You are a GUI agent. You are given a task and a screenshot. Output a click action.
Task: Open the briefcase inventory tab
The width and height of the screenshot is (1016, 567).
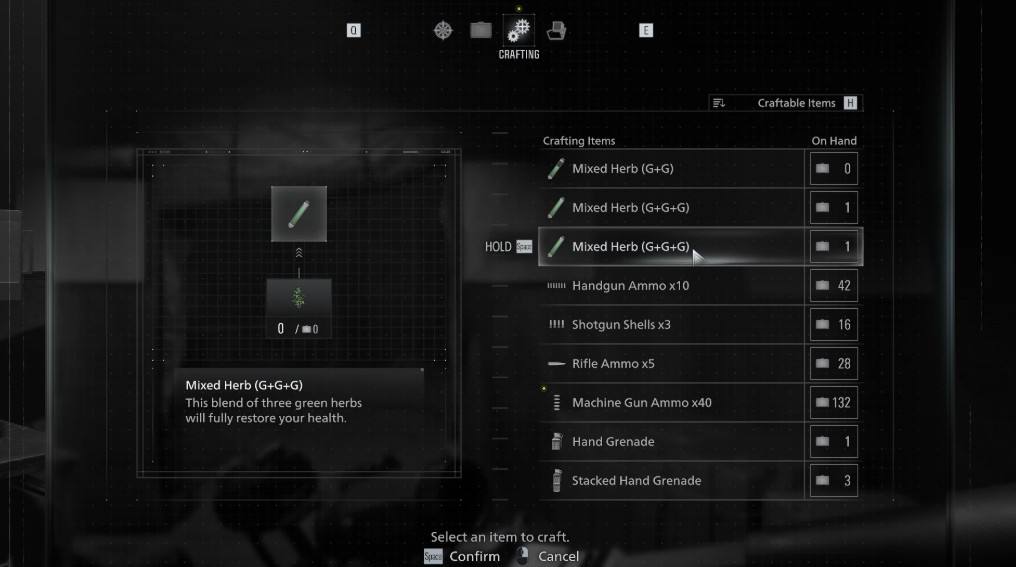481,30
